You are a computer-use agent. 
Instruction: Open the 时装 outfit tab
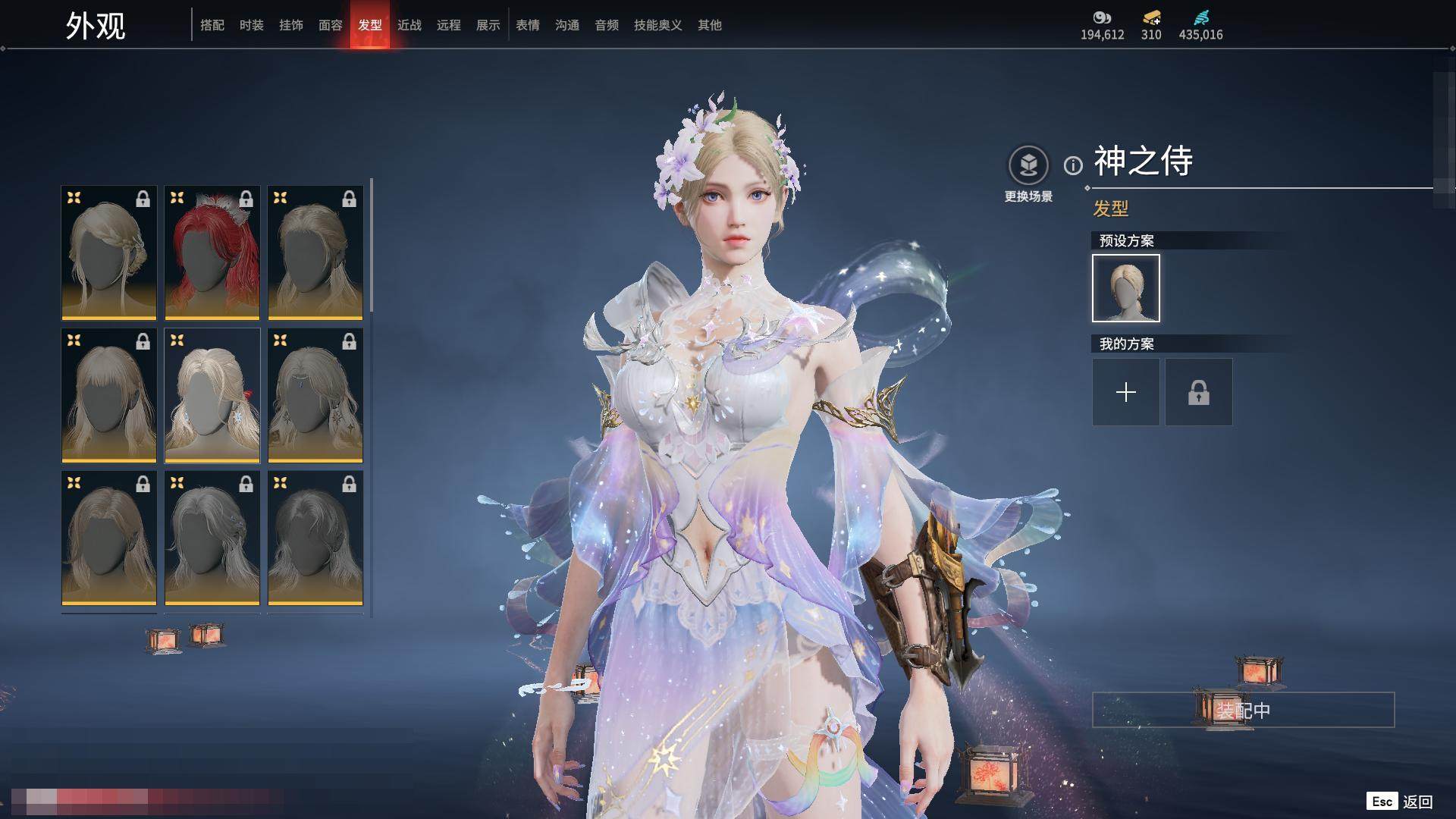click(x=252, y=25)
